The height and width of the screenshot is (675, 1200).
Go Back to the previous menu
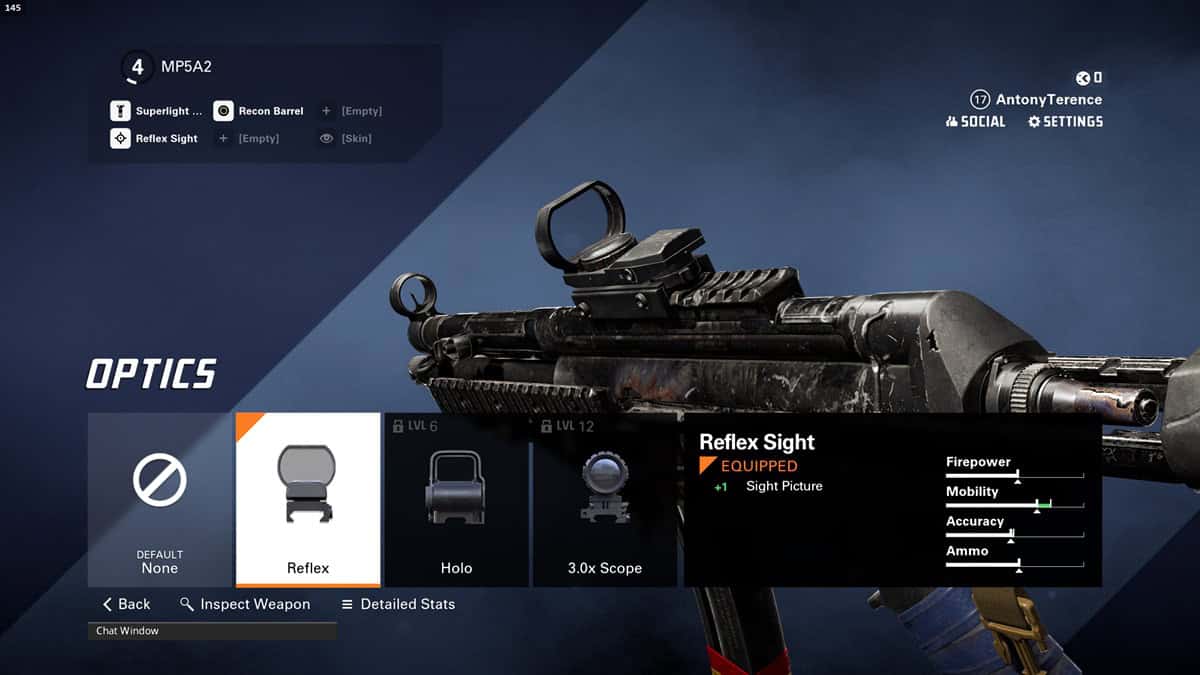126,604
